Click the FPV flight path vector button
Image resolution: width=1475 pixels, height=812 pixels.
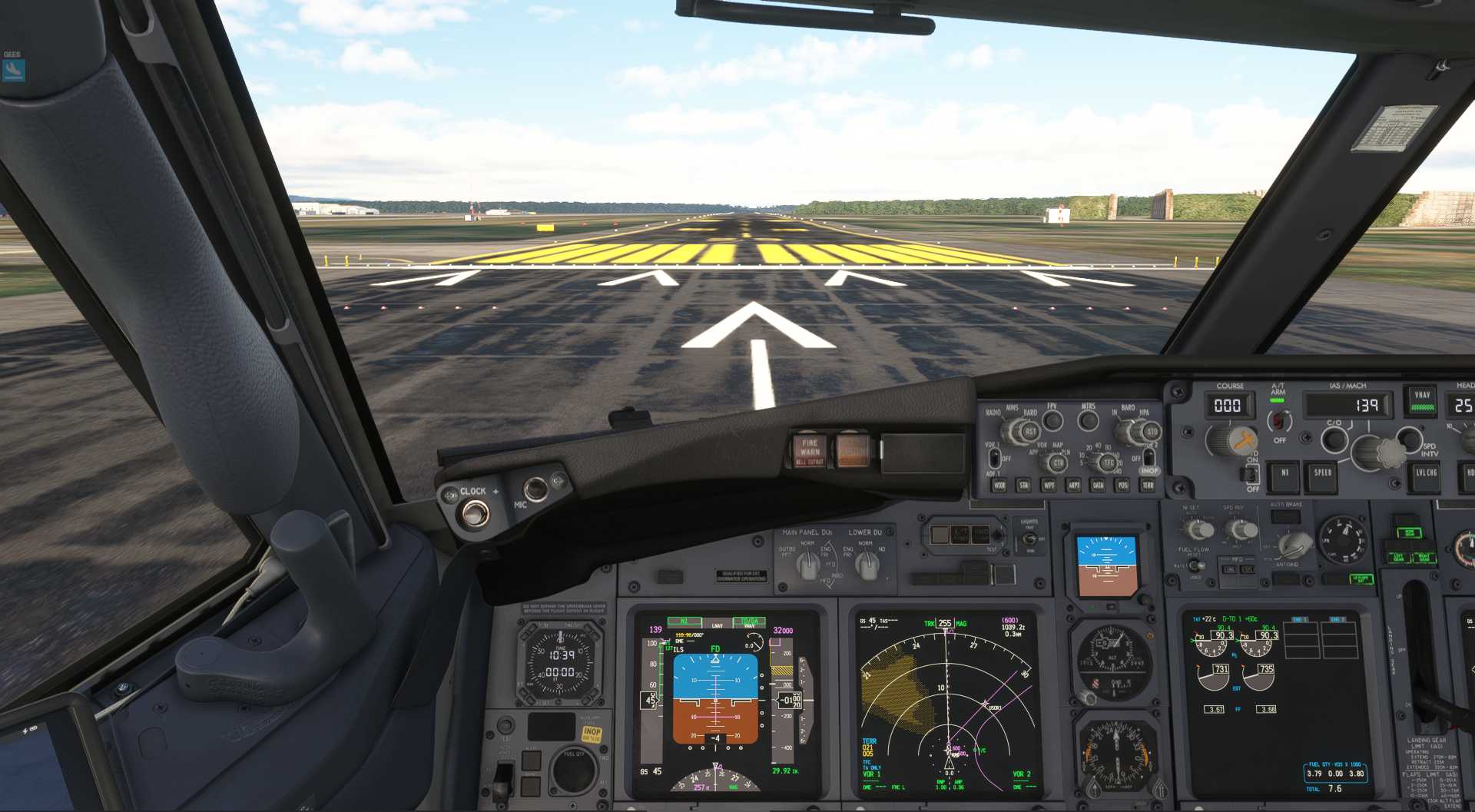1052,420
